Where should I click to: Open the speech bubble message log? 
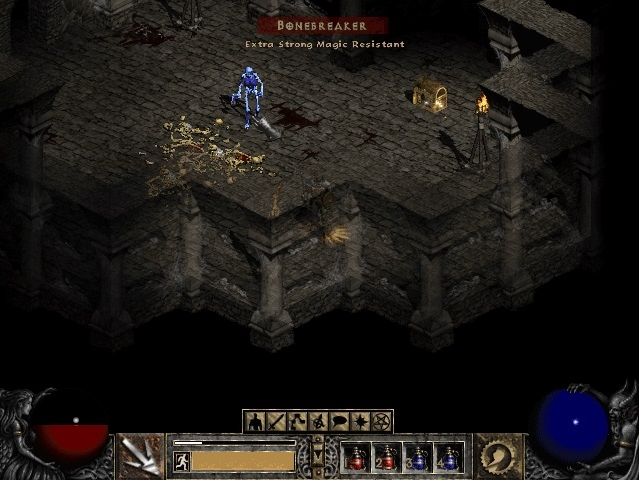[x=339, y=421]
